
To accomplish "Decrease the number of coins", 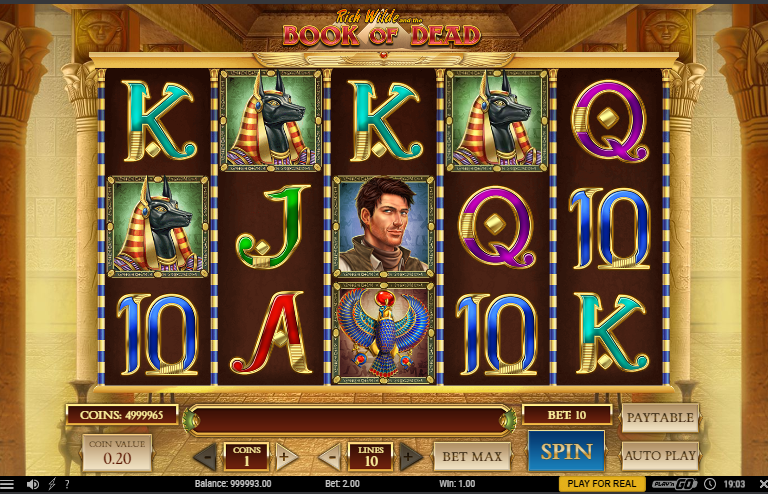I will pos(205,457).
